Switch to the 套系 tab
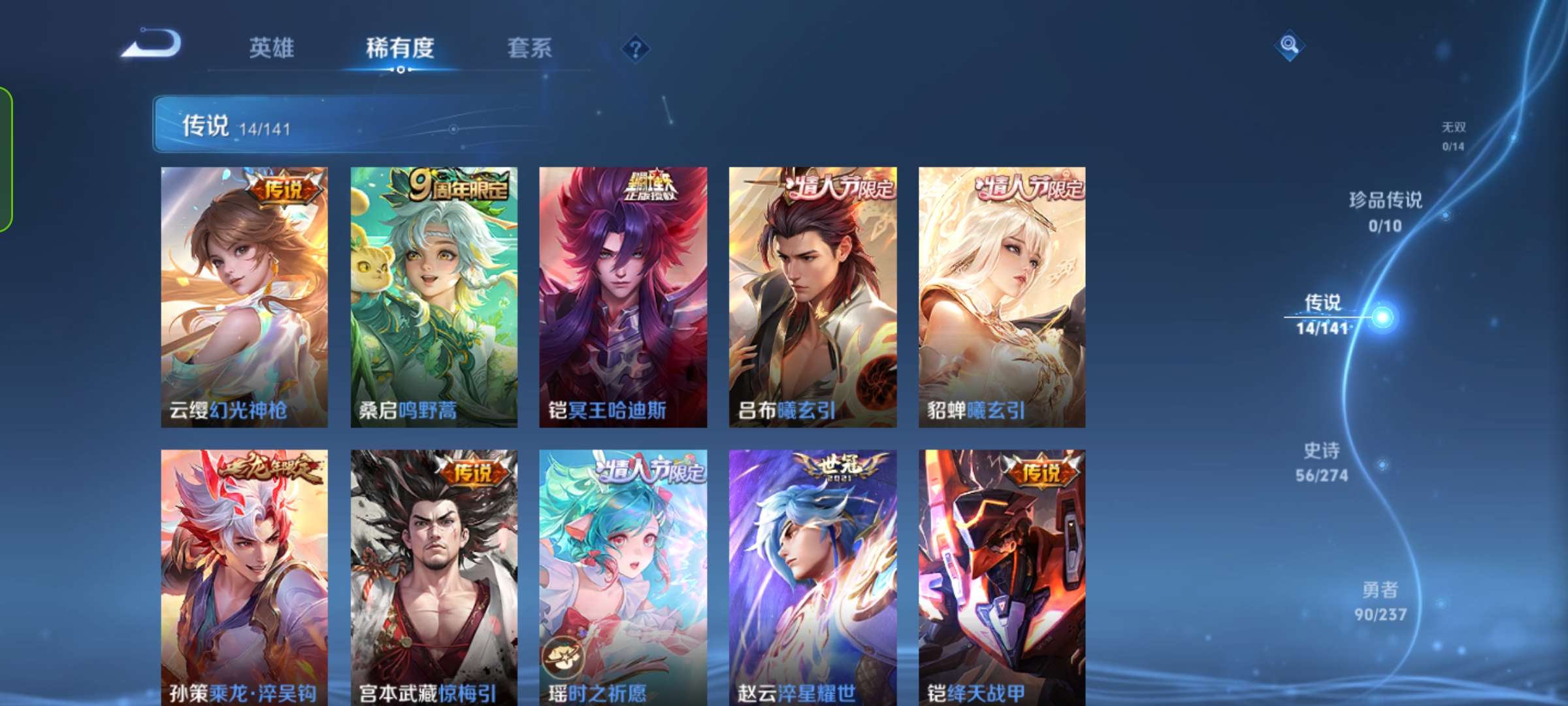Viewport: 1568px width, 706px height. coord(529,48)
